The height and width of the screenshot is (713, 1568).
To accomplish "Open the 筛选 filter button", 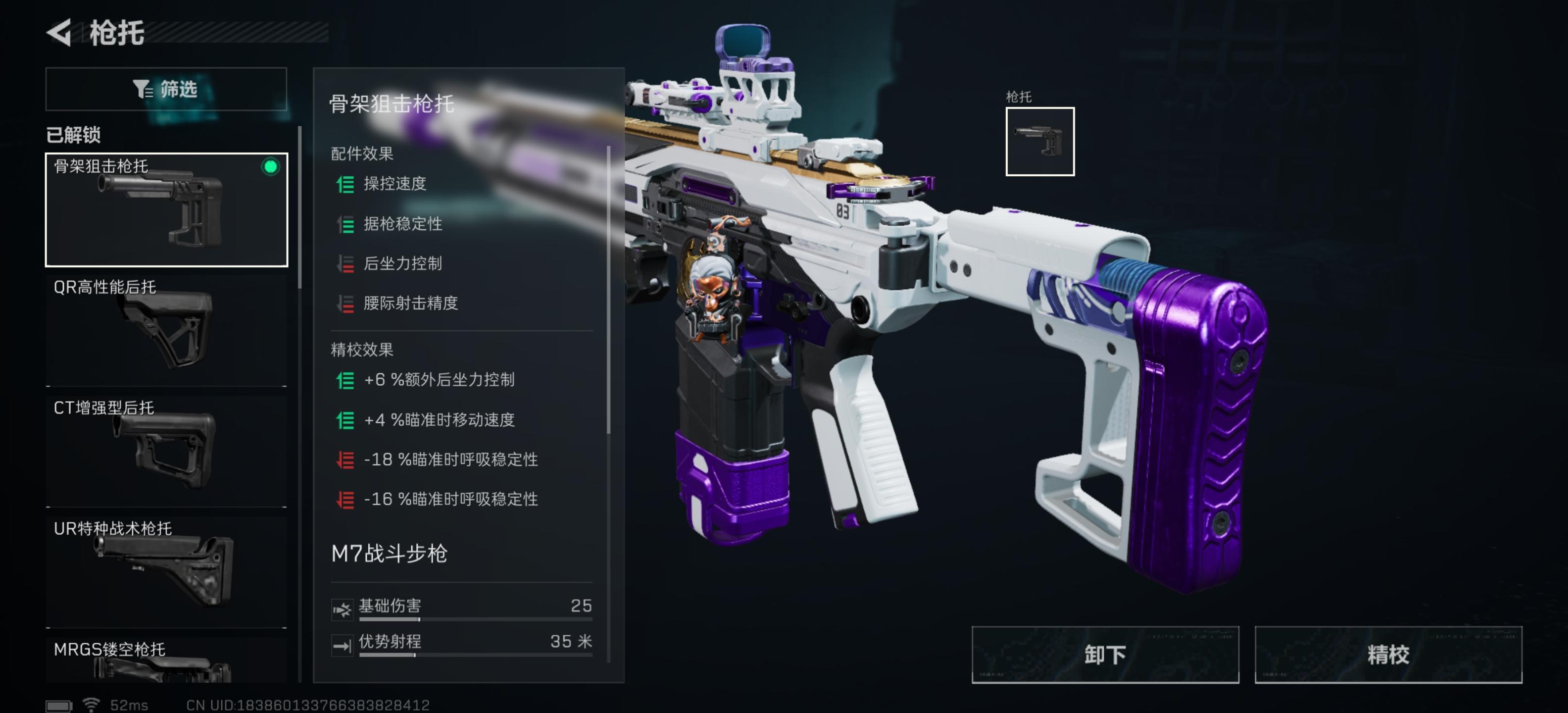I will coord(166,89).
